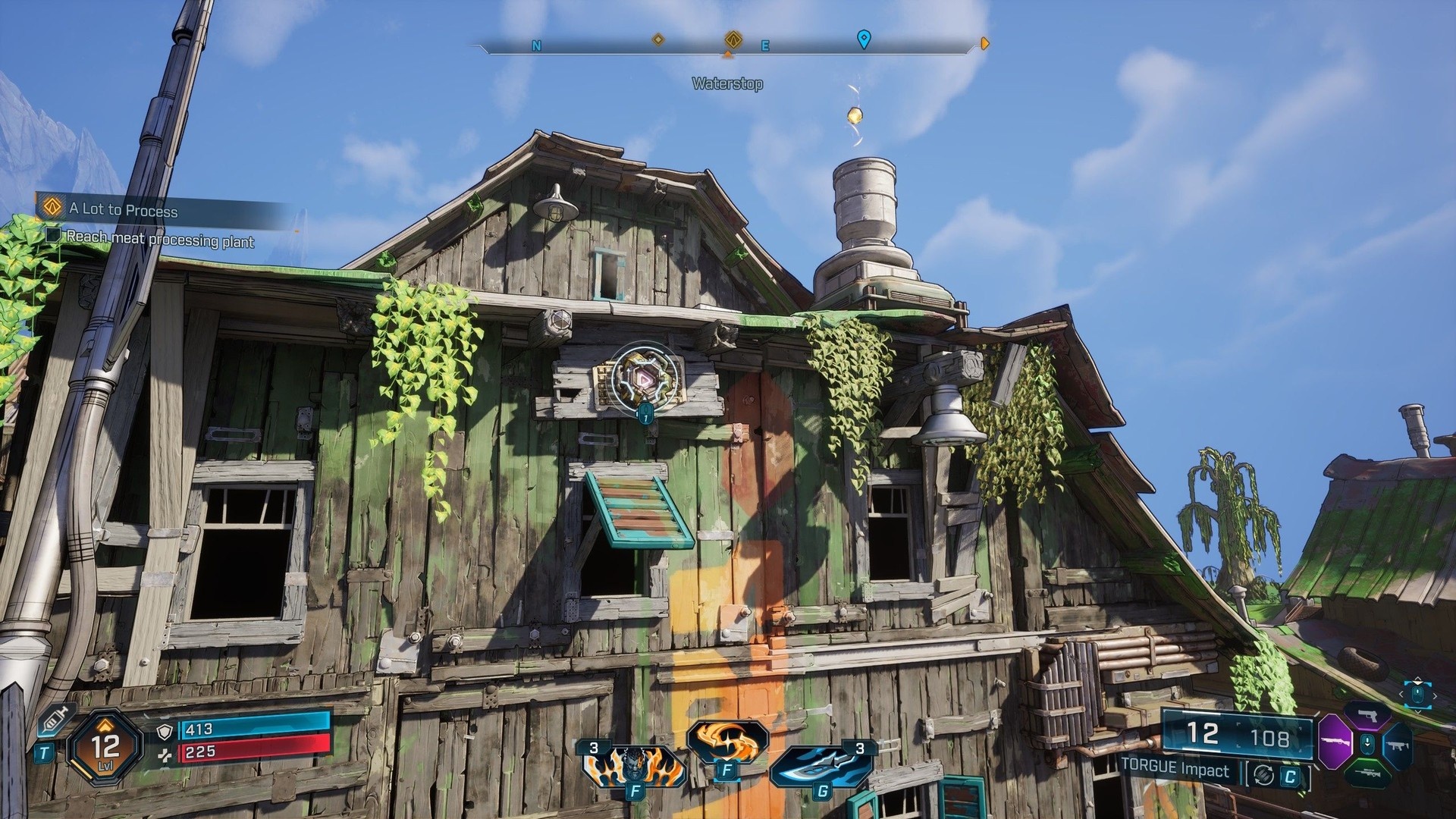Click the gold quest marker on the compass
This screenshot has width=1456, height=819.
point(733,39)
